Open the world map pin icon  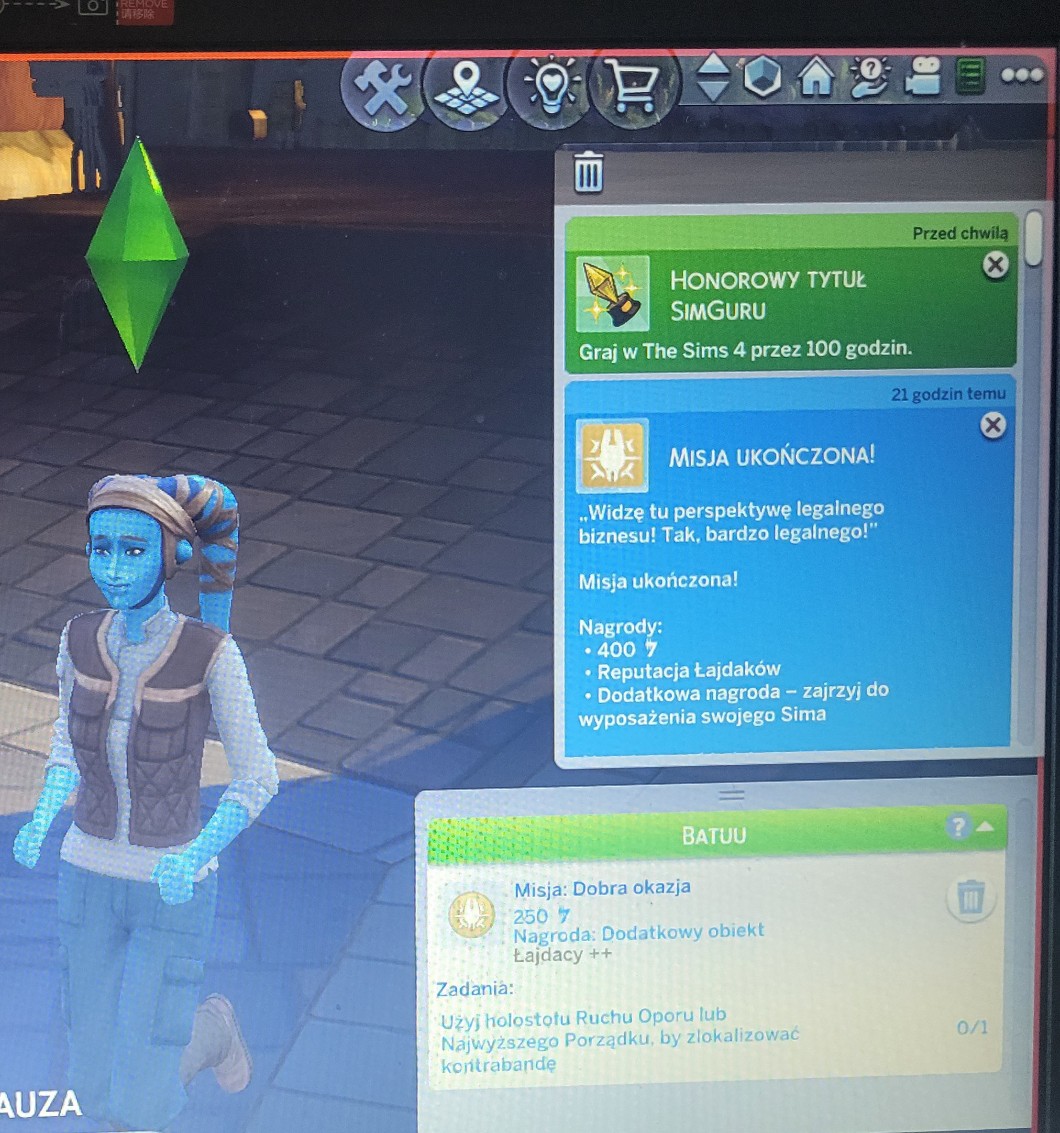click(465, 88)
